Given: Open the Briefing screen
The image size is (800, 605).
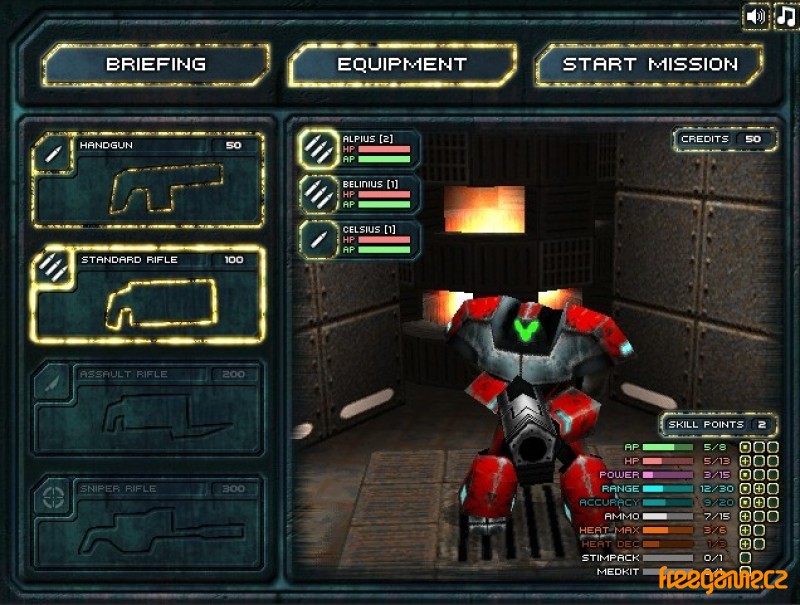Looking at the screenshot, I should 155,65.
